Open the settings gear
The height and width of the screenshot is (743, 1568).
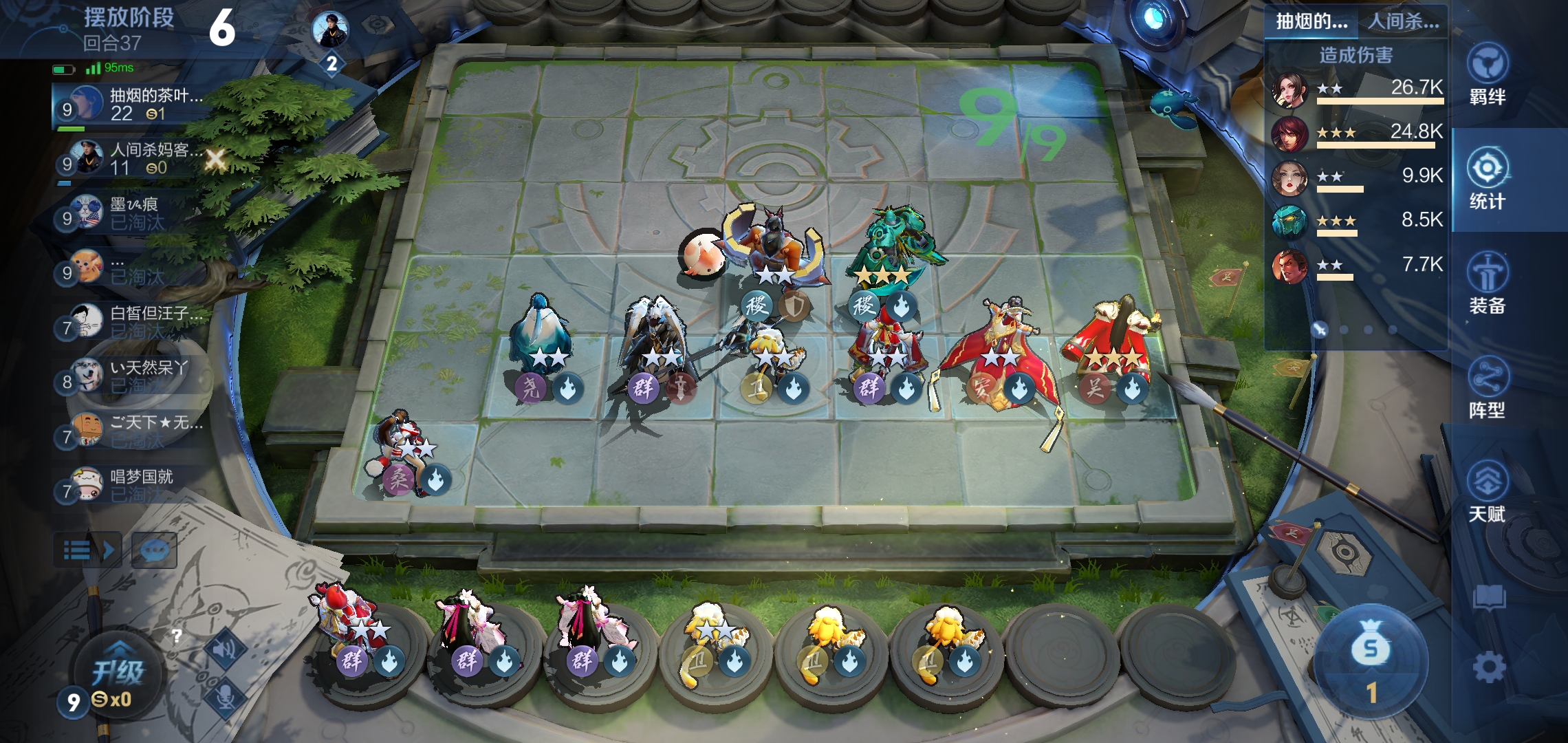[x=1489, y=667]
